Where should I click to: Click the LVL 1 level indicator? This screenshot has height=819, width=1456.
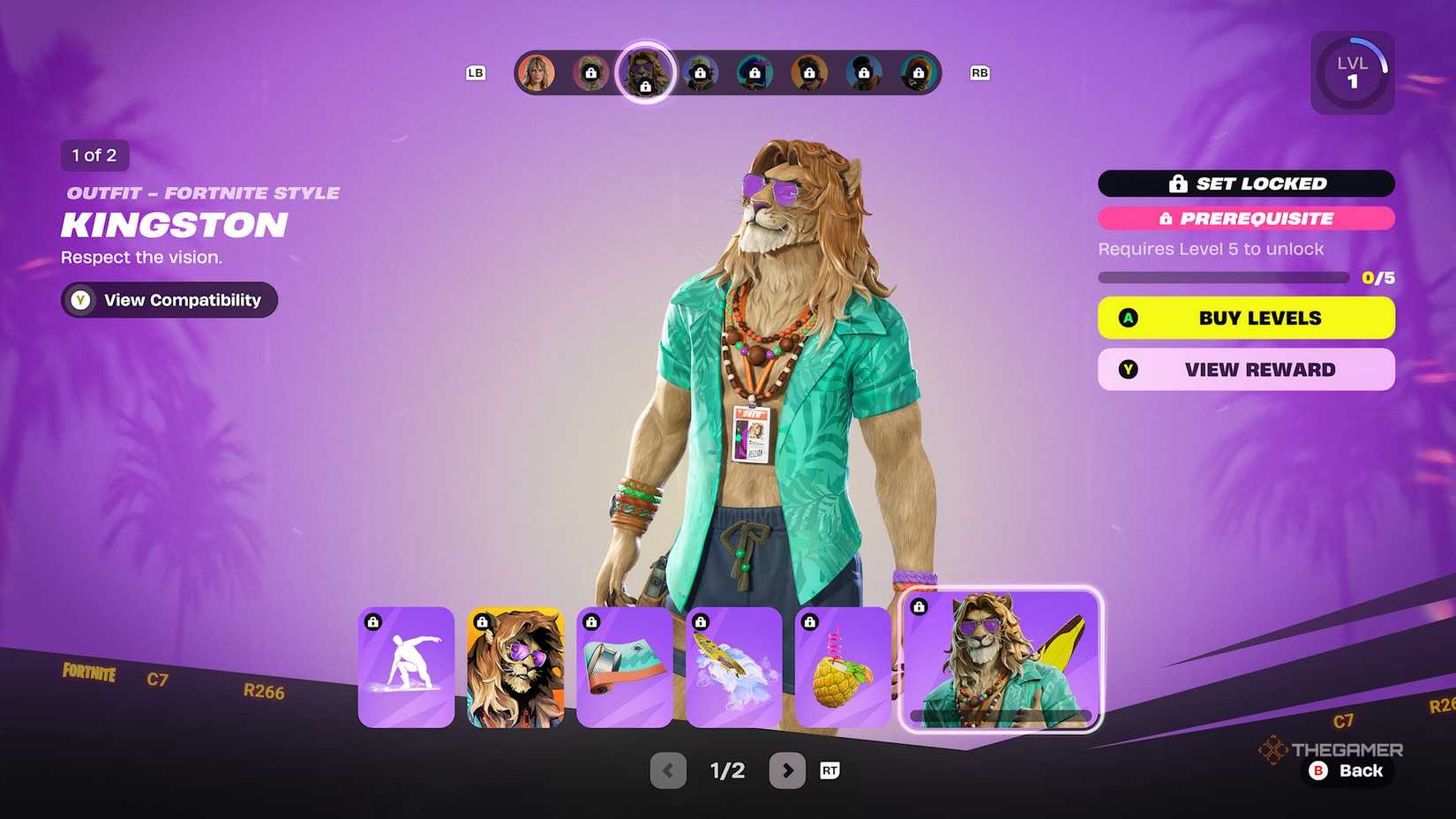(1352, 71)
